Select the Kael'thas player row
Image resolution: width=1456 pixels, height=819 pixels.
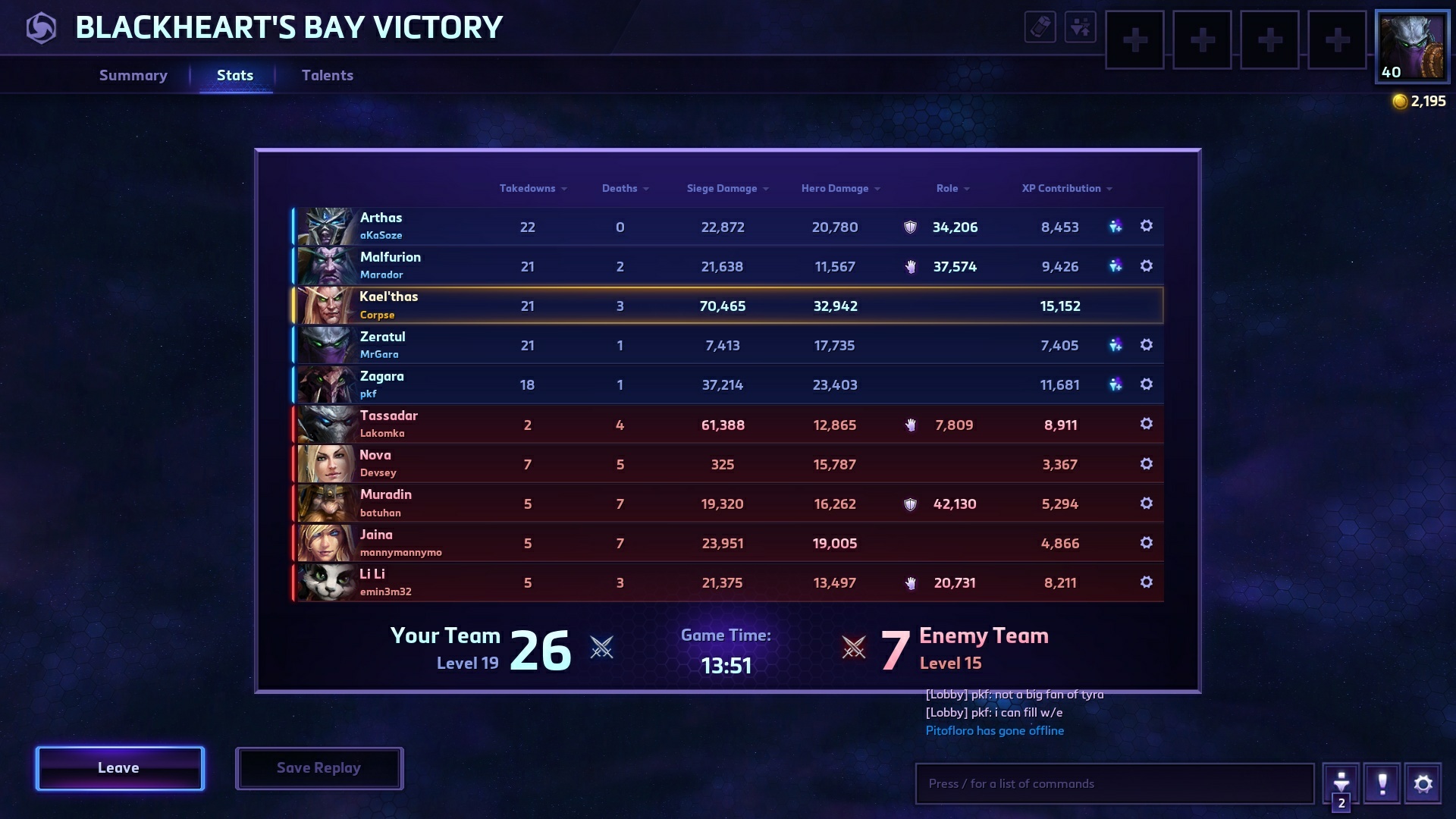[726, 306]
